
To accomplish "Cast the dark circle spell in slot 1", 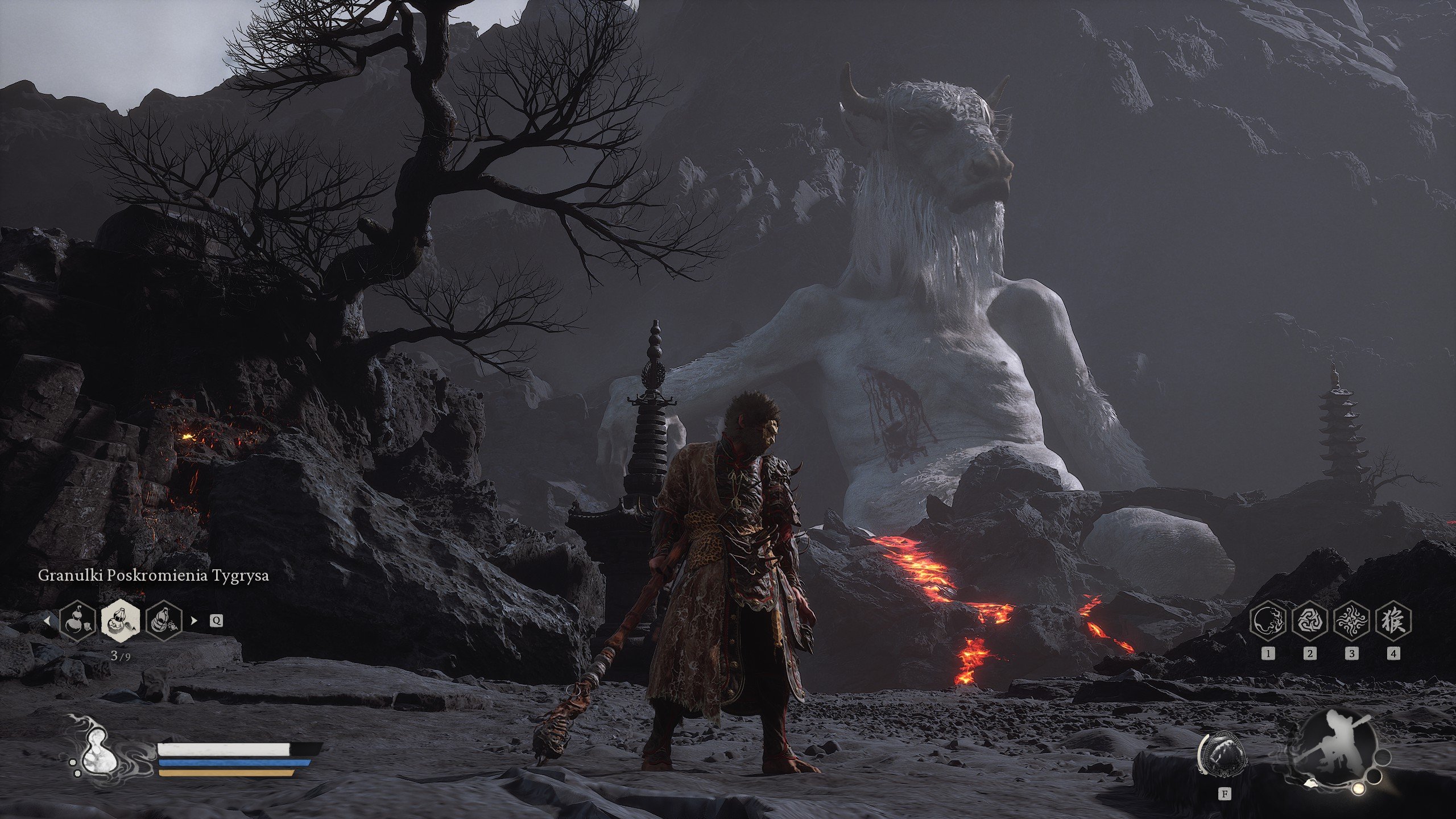I will click(x=1268, y=620).
